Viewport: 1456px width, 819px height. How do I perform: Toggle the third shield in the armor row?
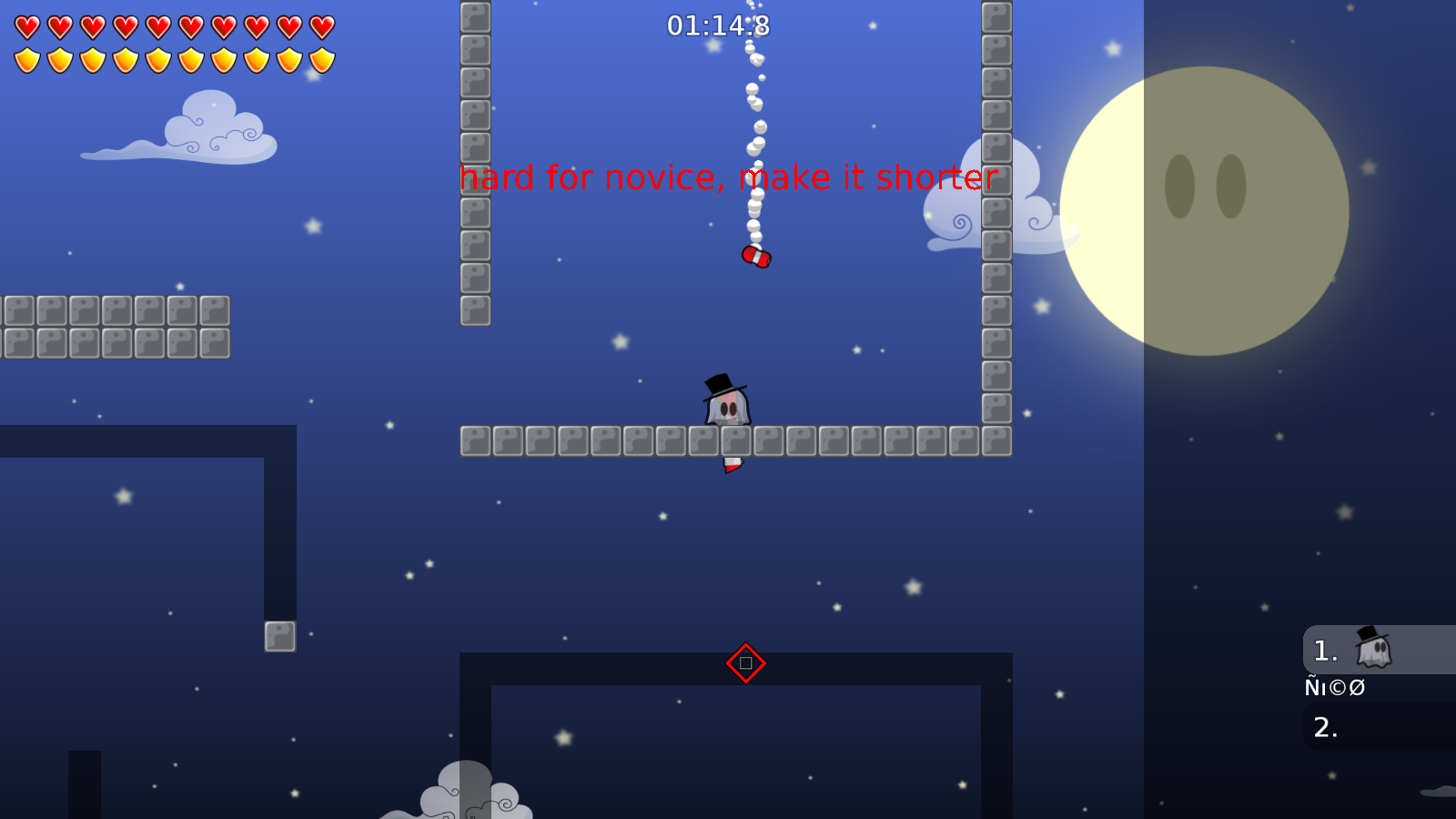tap(93, 59)
